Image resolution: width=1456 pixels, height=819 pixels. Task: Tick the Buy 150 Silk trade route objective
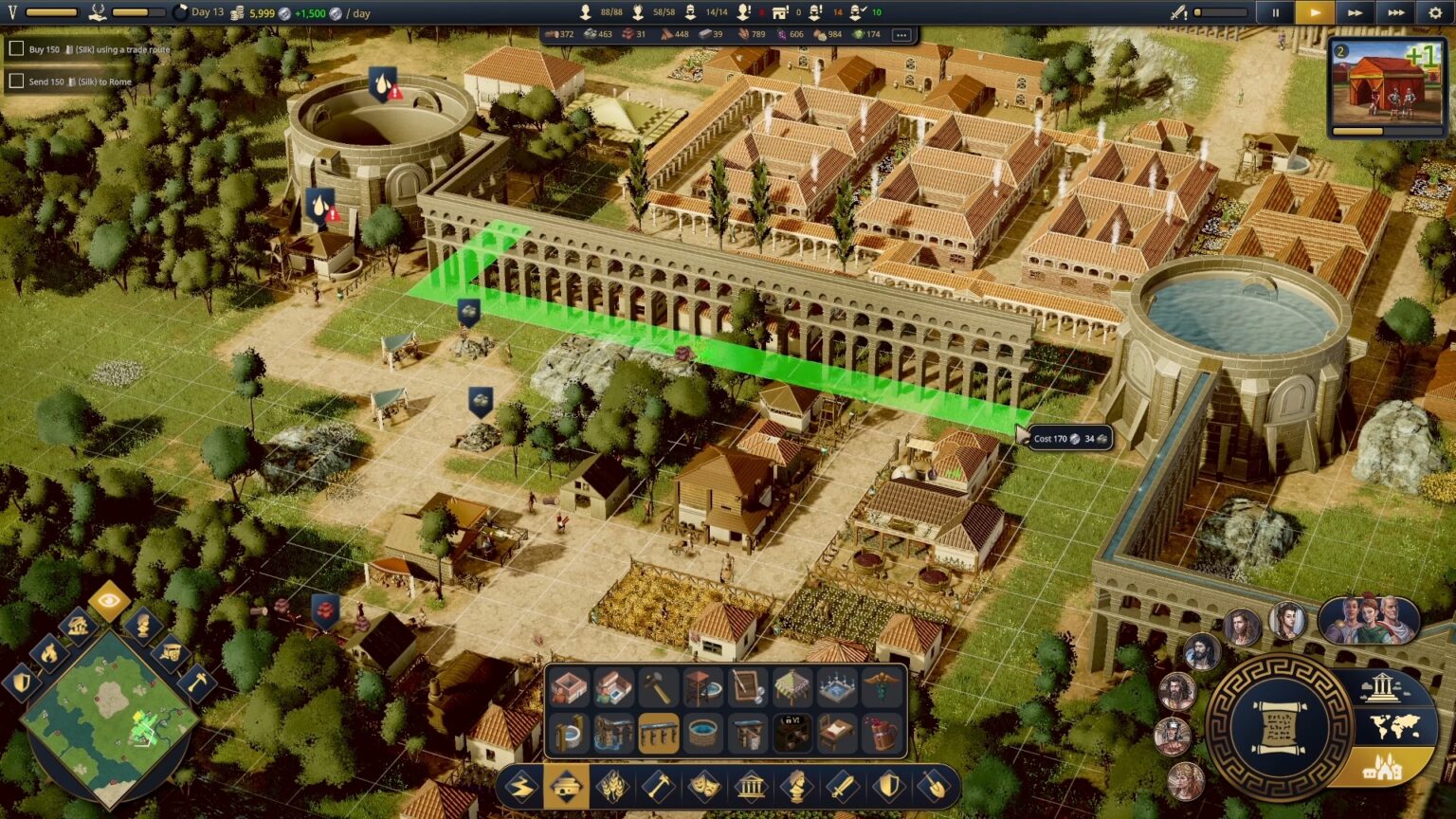[16, 49]
